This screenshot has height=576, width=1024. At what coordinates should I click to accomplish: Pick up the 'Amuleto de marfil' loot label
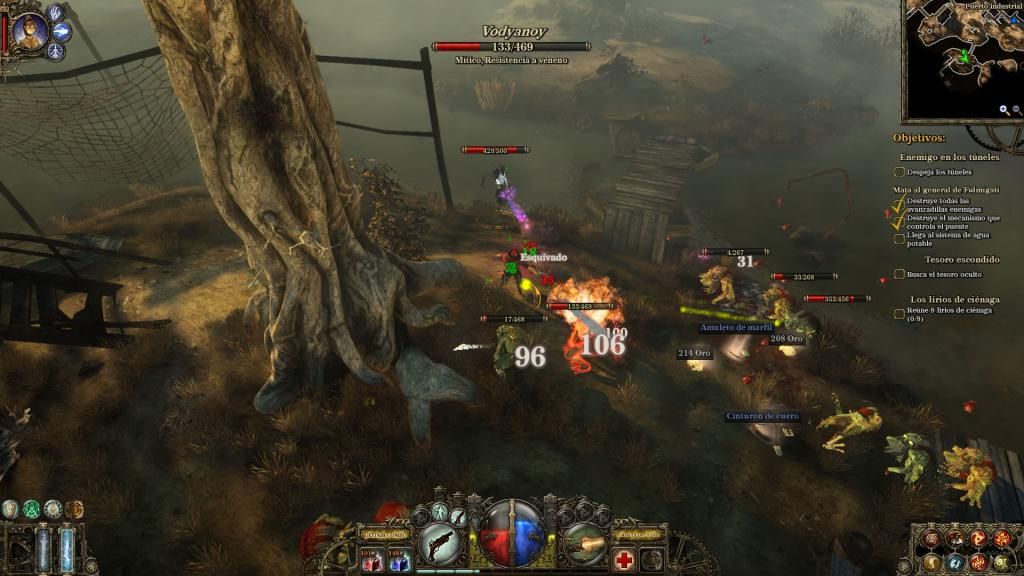tap(737, 328)
